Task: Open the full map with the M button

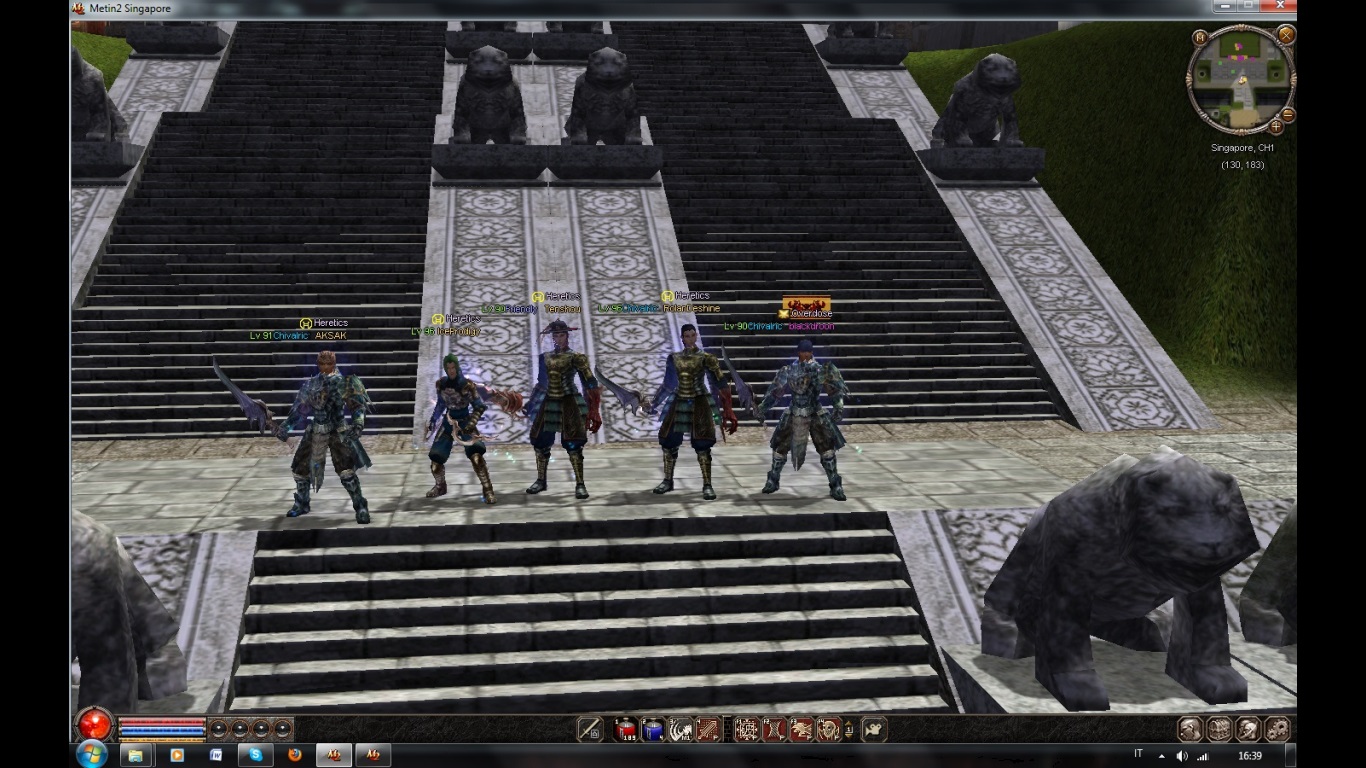Action: (x=1200, y=37)
